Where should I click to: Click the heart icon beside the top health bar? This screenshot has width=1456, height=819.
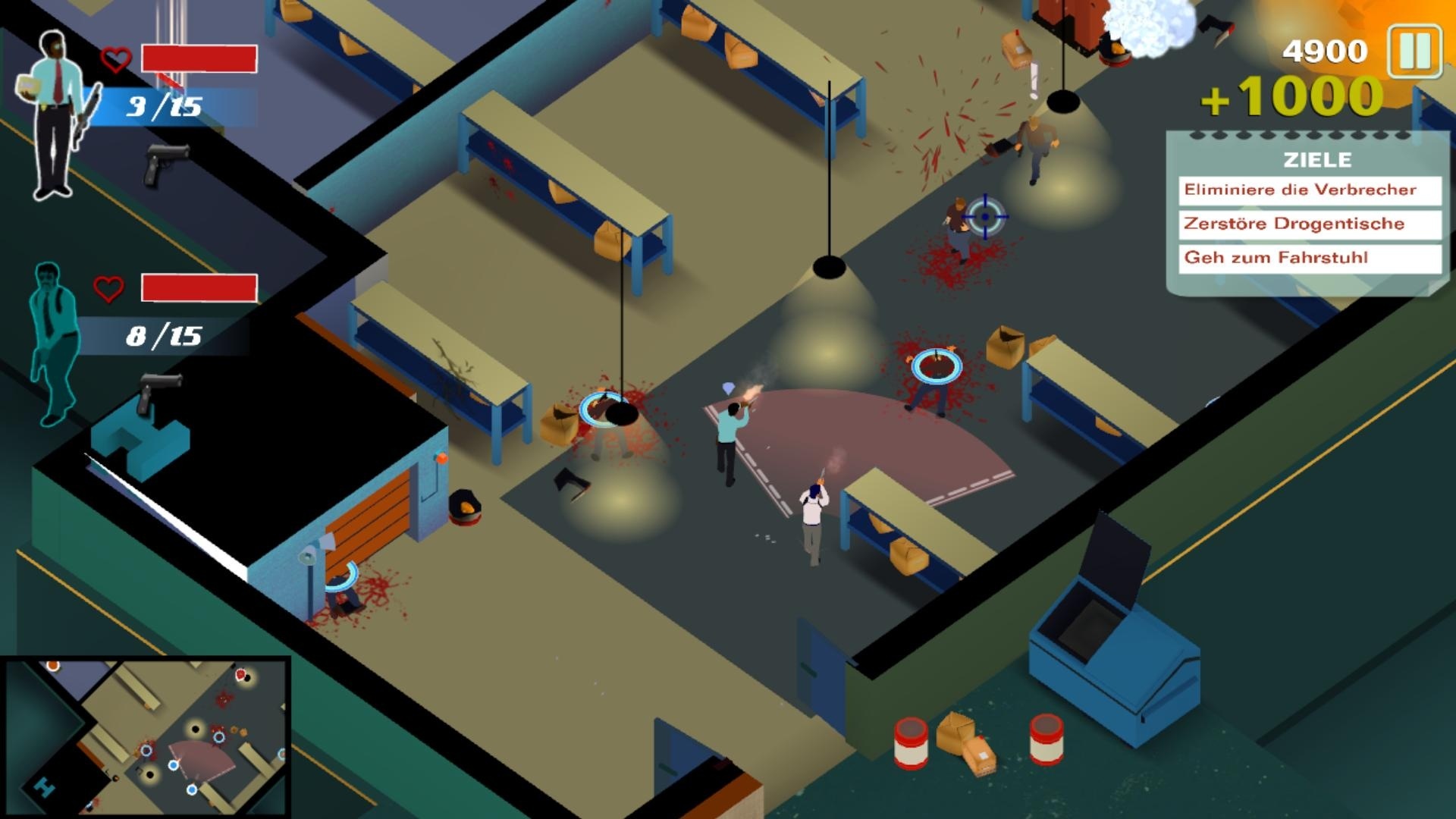click(x=114, y=59)
